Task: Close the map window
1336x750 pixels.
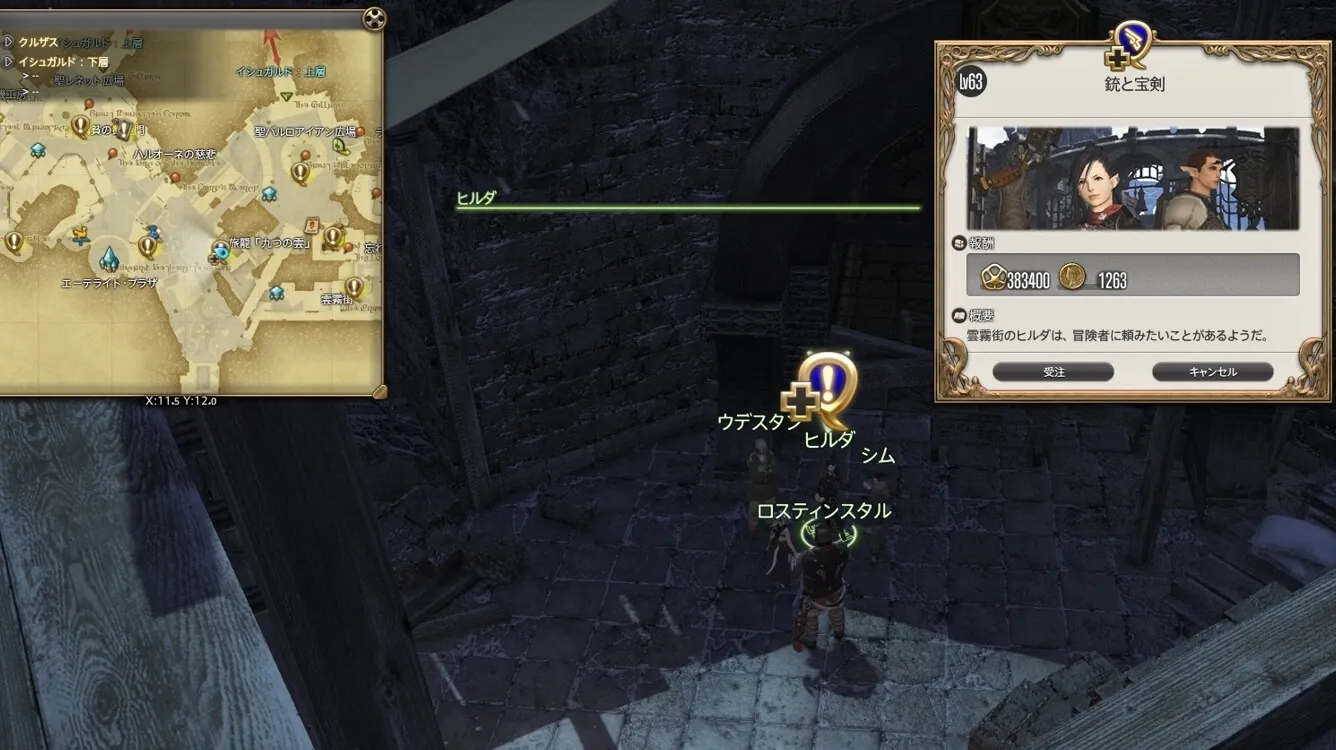Action: tap(373, 19)
